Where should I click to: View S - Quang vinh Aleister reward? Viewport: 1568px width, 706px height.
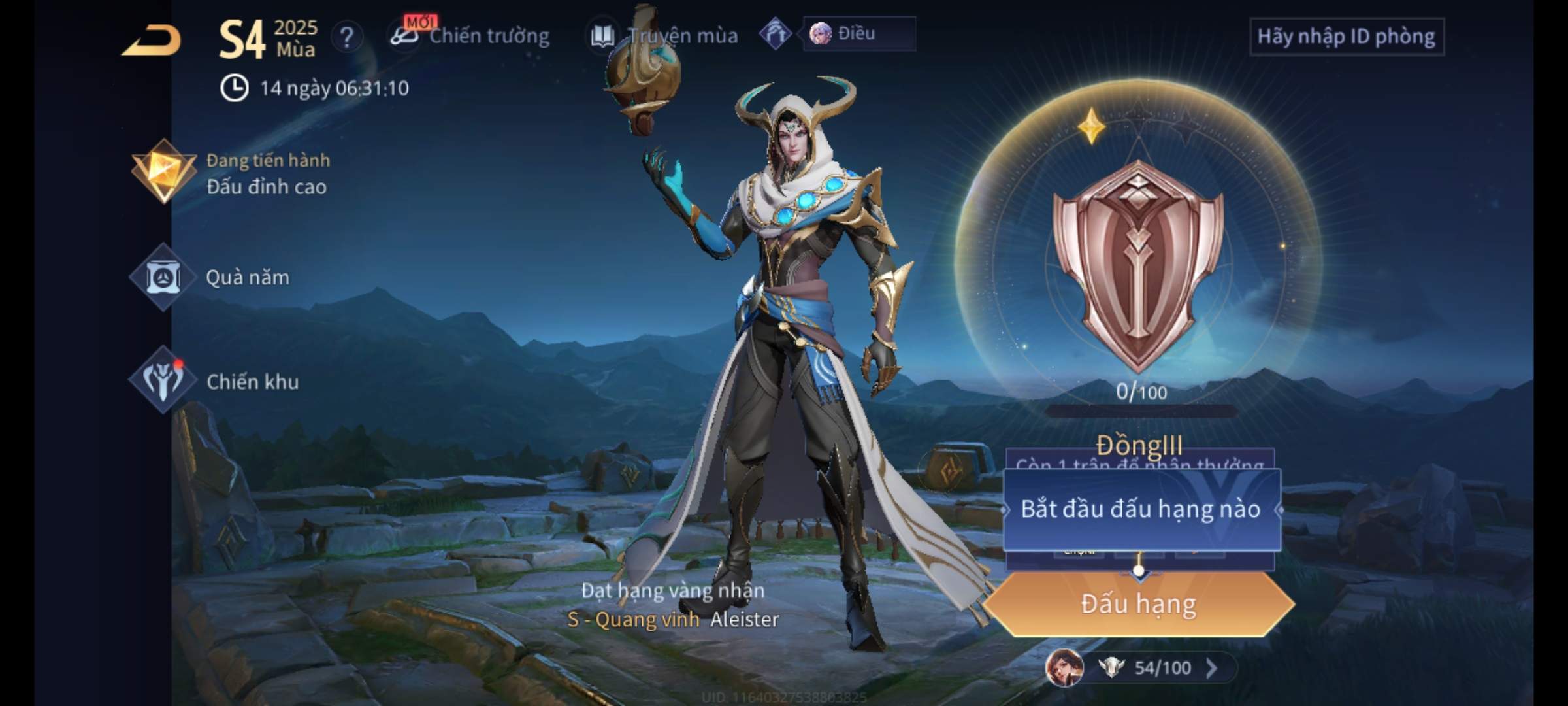click(673, 618)
